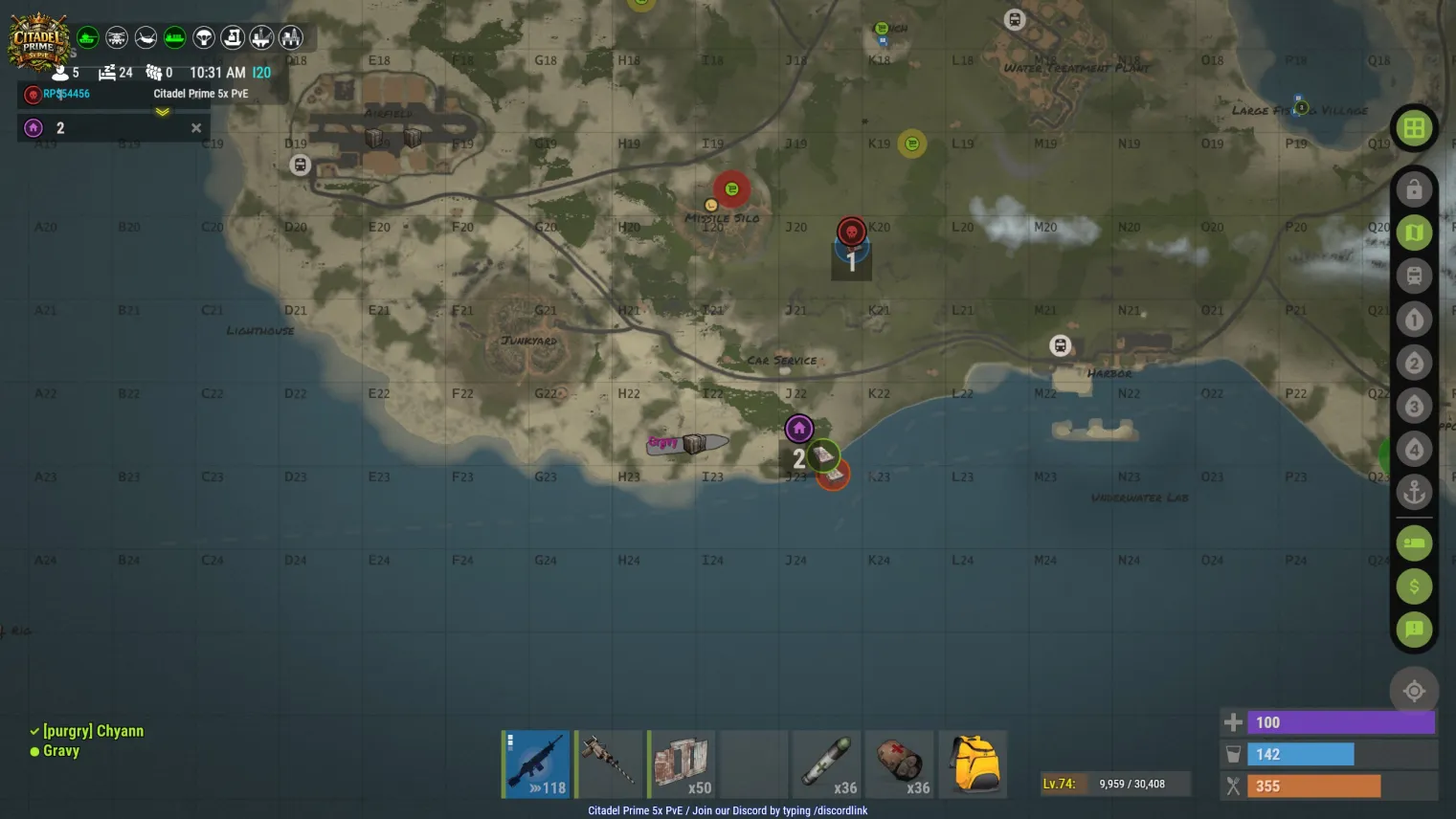Close the home marker 2 entry
The height and width of the screenshot is (819, 1456).
196,128
